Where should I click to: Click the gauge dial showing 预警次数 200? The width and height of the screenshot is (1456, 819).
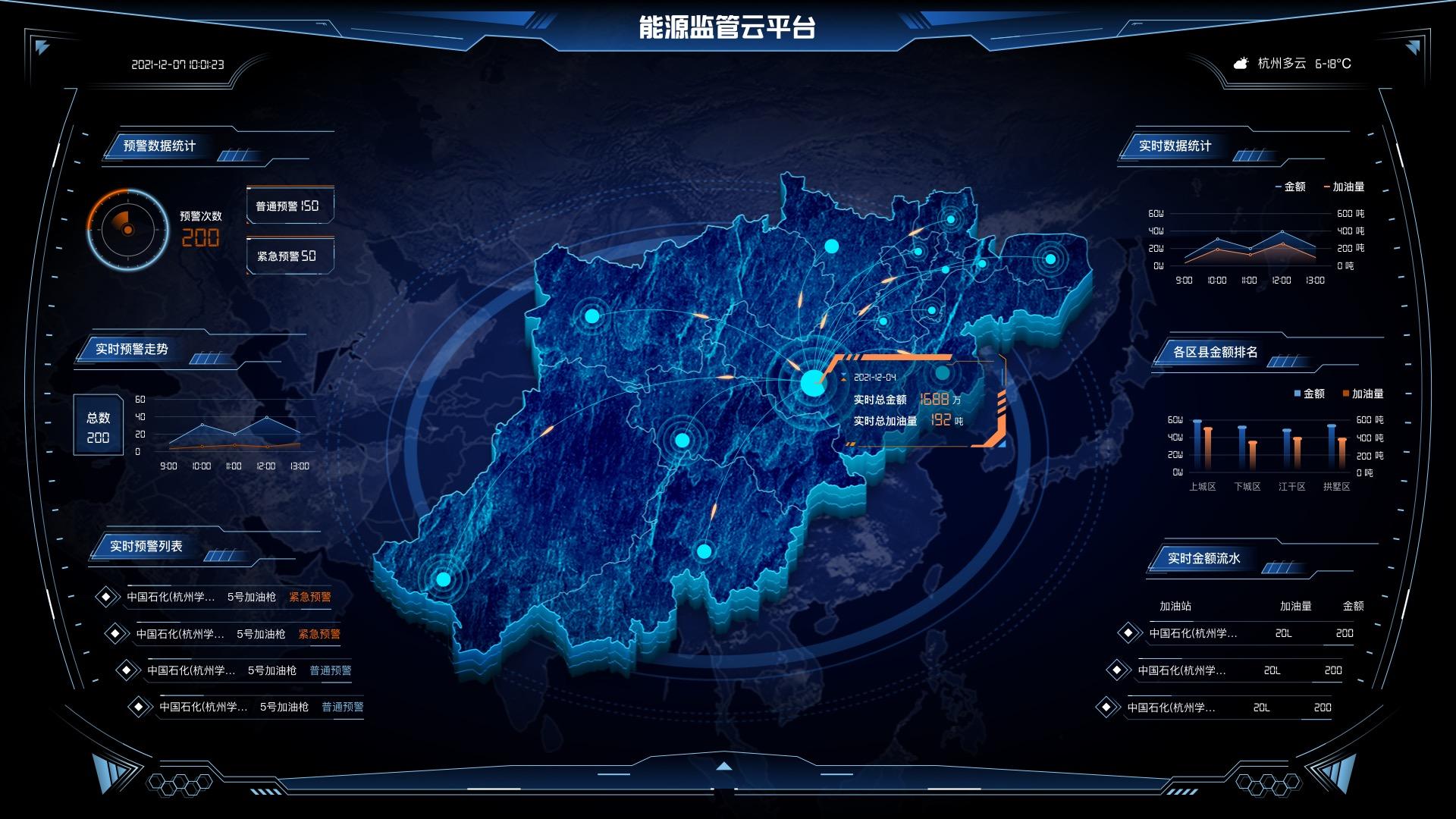pos(127,229)
